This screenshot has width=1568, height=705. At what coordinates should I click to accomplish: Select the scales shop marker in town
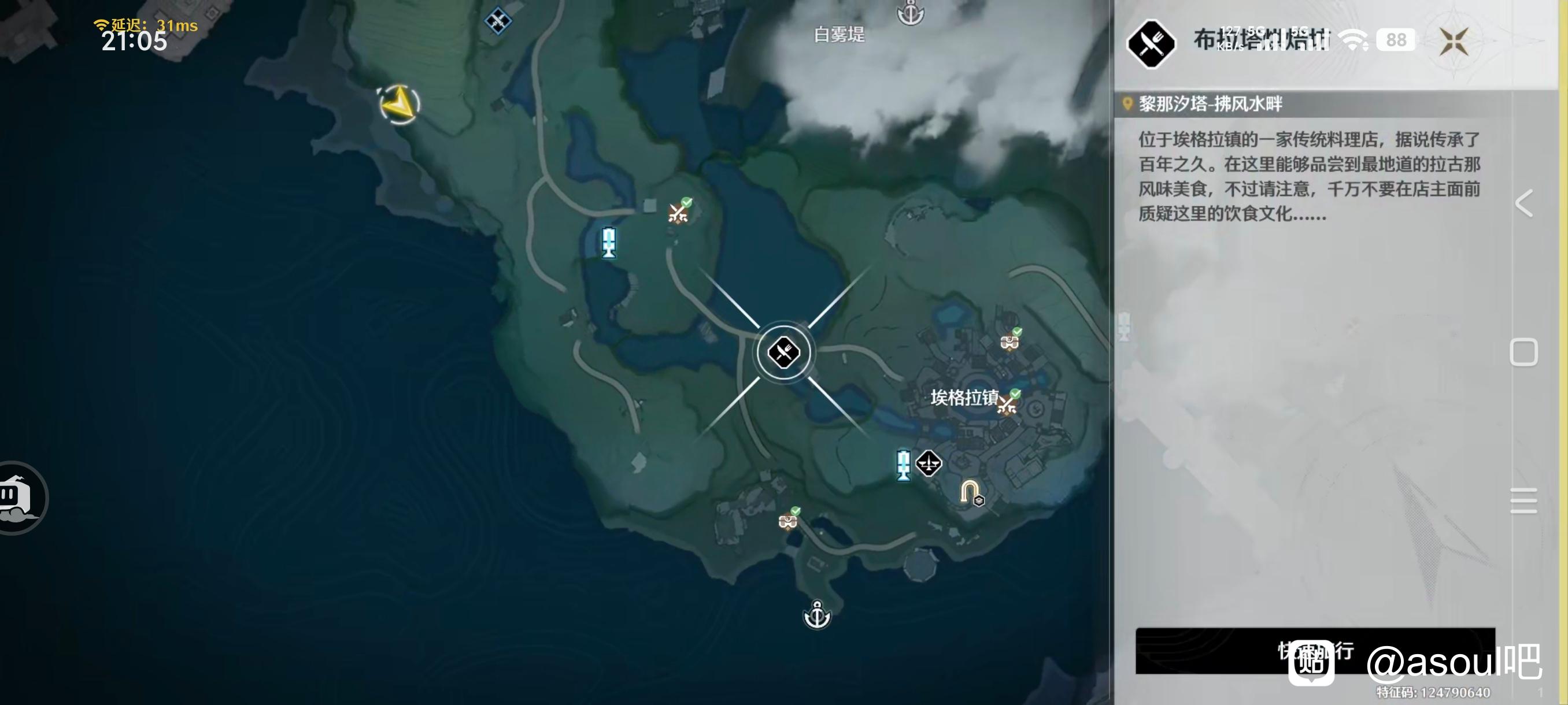[929, 463]
